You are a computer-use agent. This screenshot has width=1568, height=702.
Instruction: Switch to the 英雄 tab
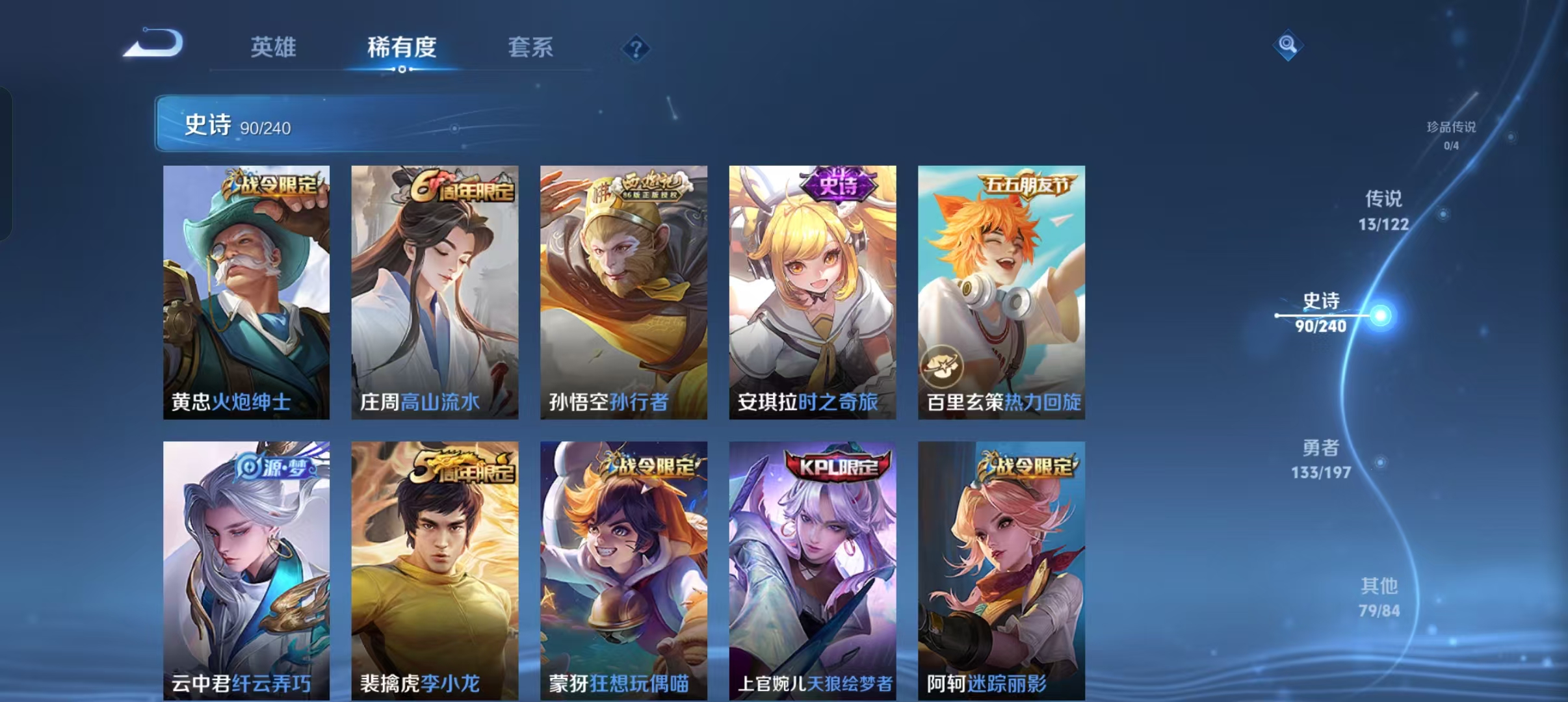tap(273, 47)
